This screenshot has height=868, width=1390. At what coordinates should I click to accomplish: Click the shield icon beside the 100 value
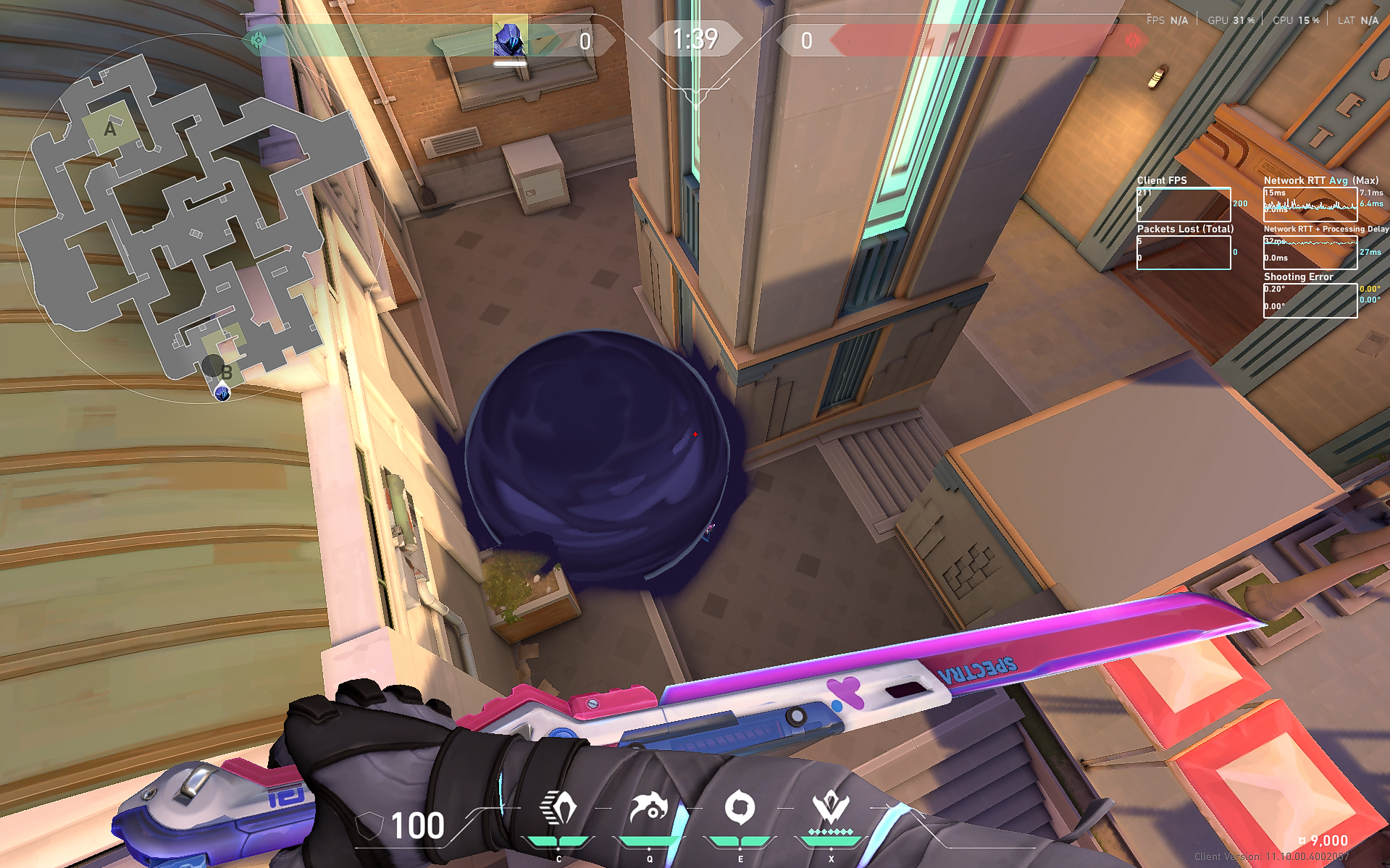coord(368,824)
